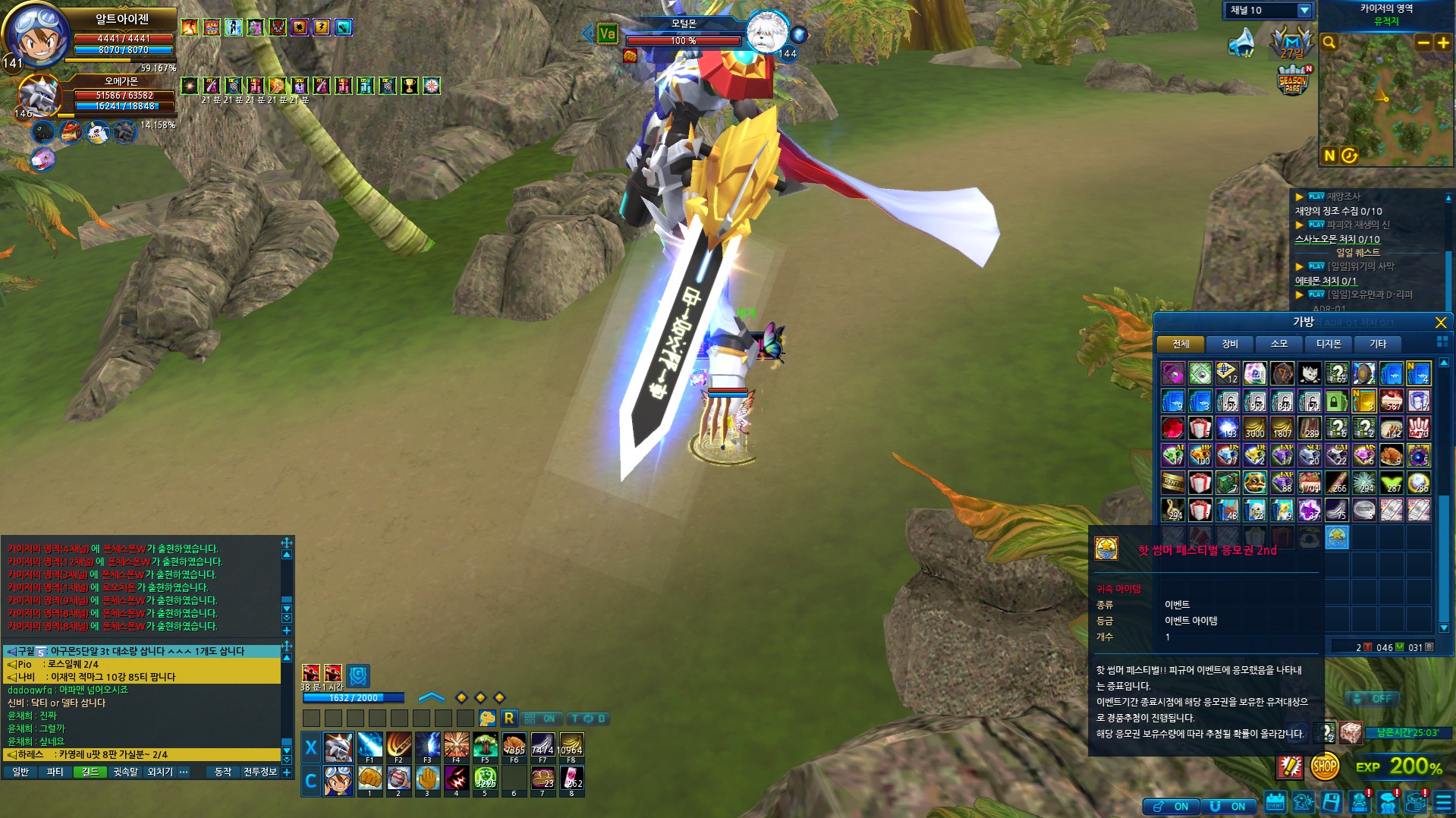Open the channel 10 dropdown
The height and width of the screenshot is (818, 1456).
point(1304,11)
